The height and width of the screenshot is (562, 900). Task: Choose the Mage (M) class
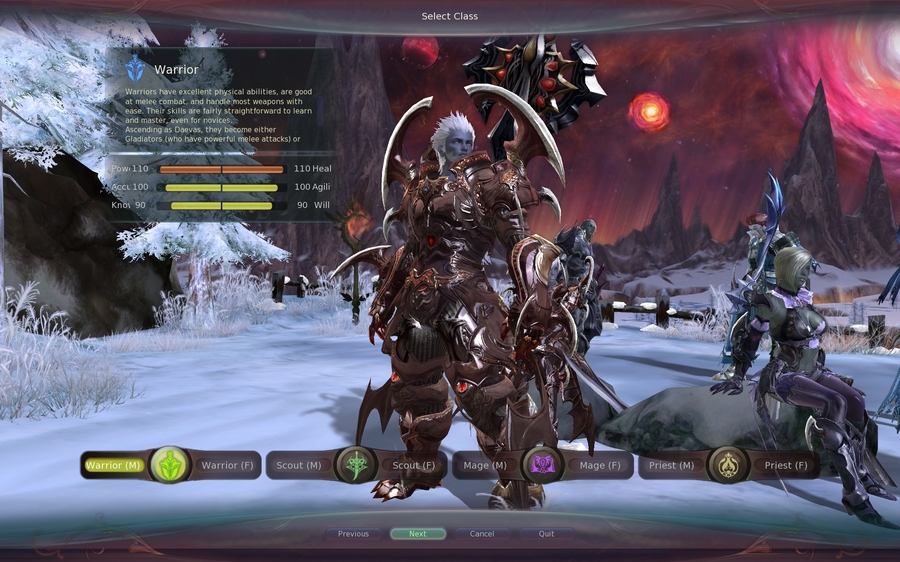[487, 465]
